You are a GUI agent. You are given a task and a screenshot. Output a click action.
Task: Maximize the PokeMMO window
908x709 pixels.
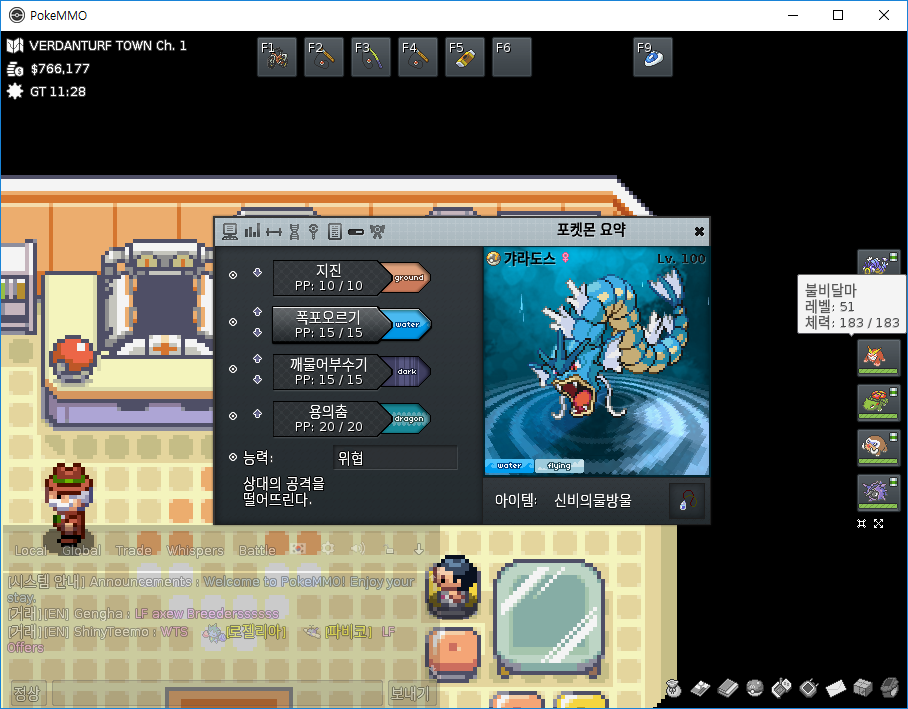point(838,15)
